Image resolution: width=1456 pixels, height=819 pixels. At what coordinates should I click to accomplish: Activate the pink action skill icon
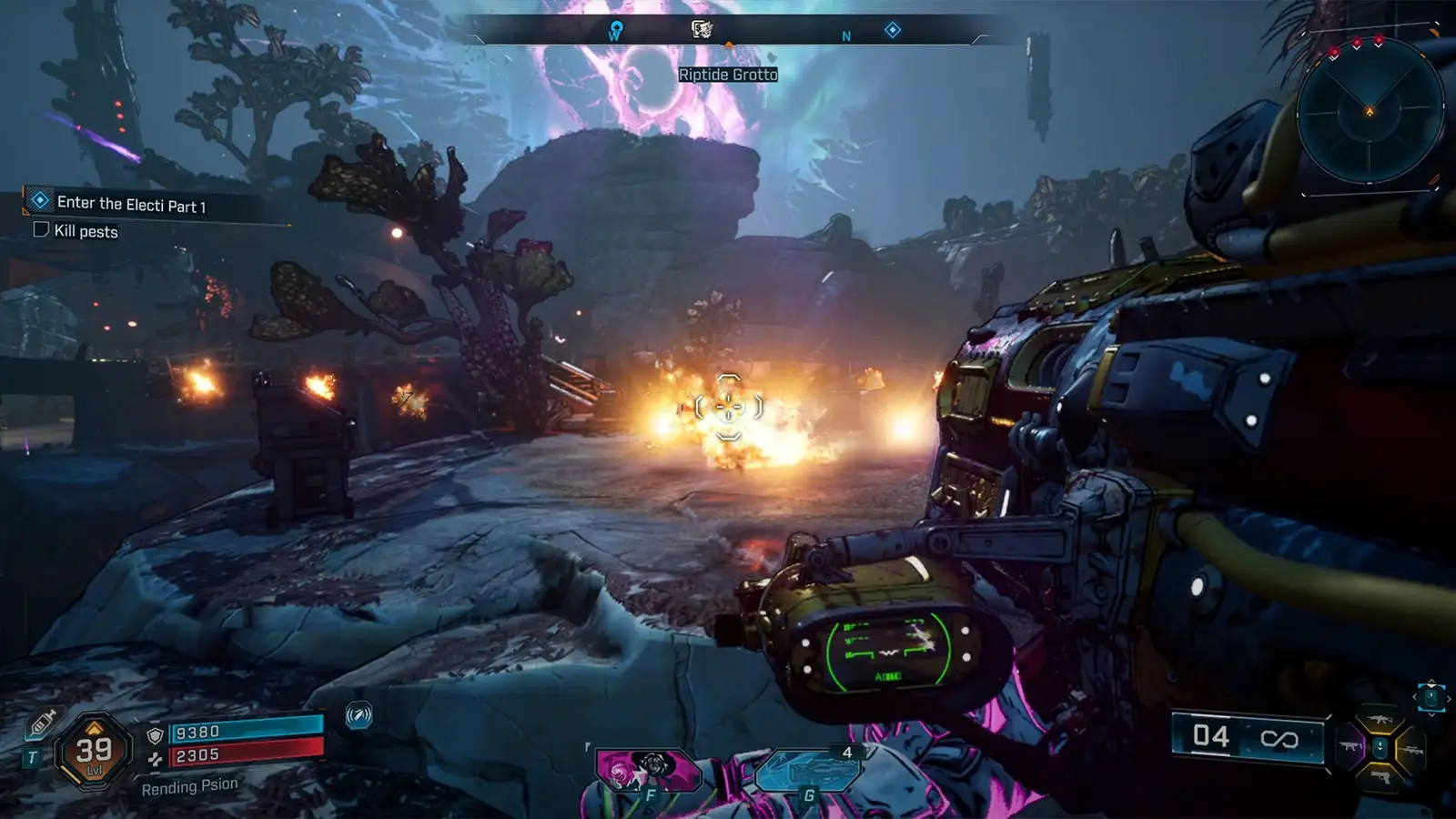[x=648, y=771]
